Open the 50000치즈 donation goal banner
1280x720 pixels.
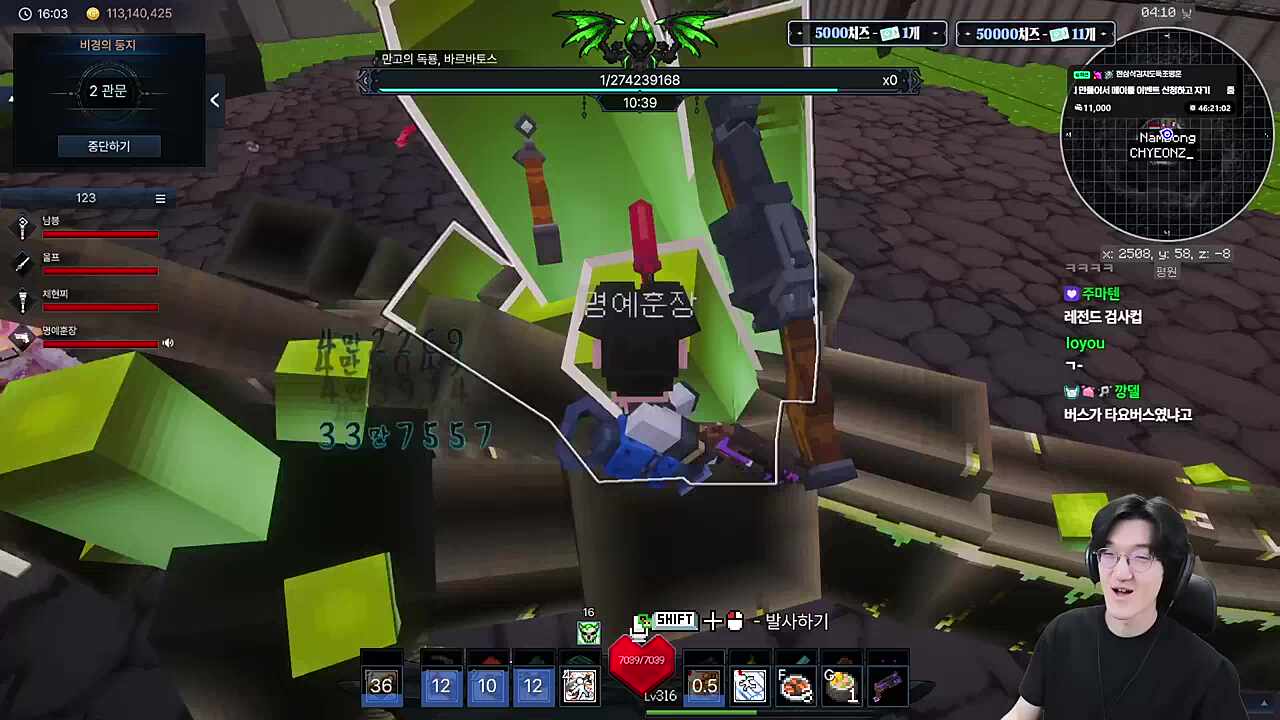pos(1035,34)
